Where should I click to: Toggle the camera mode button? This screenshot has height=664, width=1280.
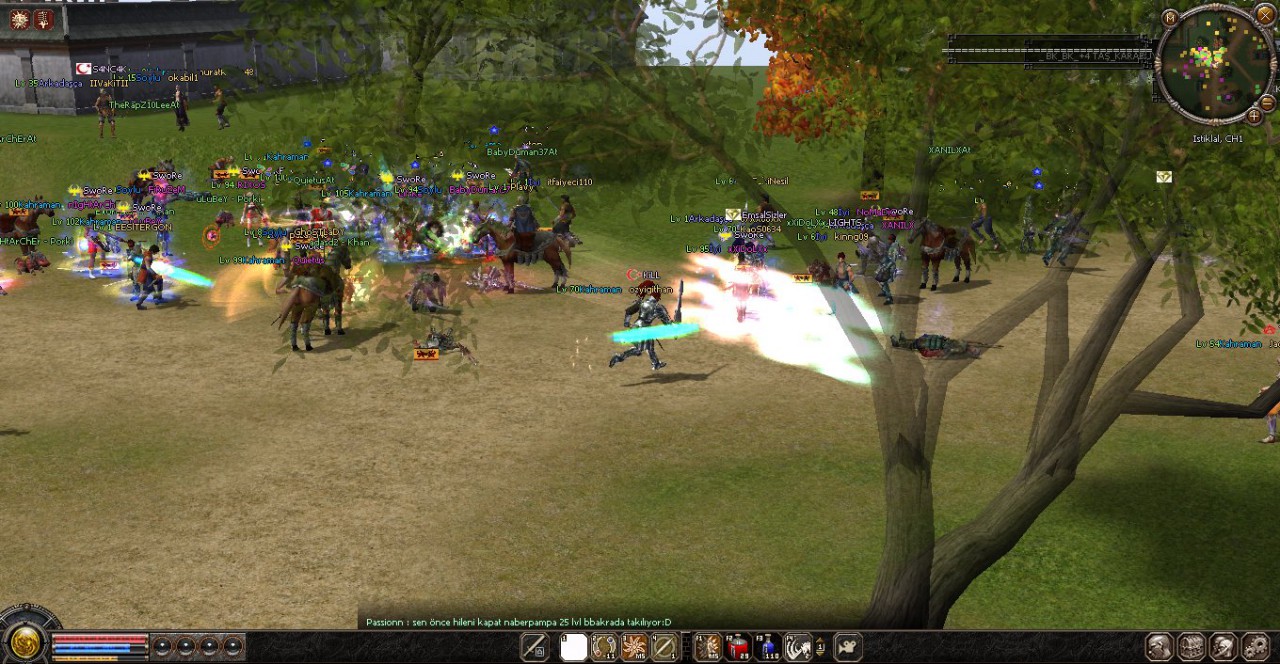point(847,648)
